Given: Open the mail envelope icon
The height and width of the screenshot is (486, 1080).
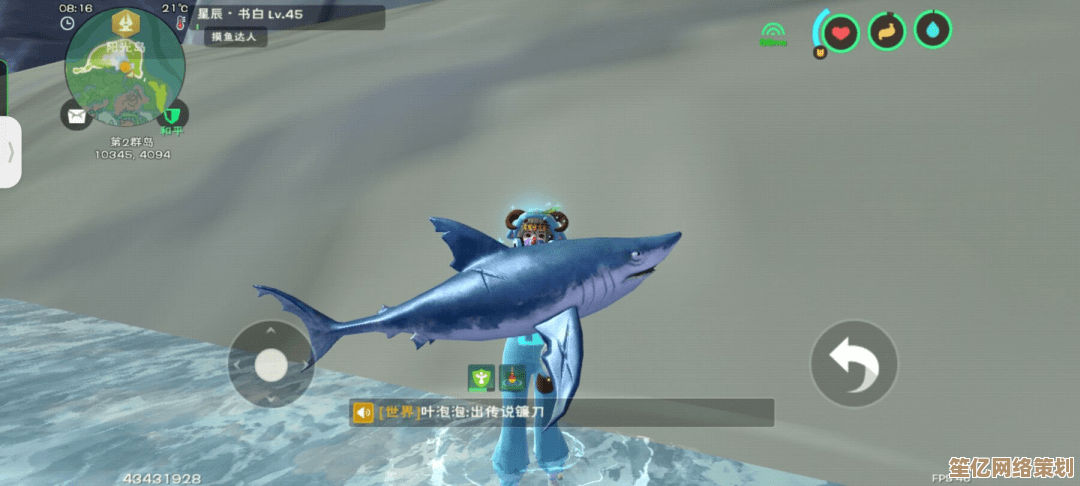Looking at the screenshot, I should 76,116.
